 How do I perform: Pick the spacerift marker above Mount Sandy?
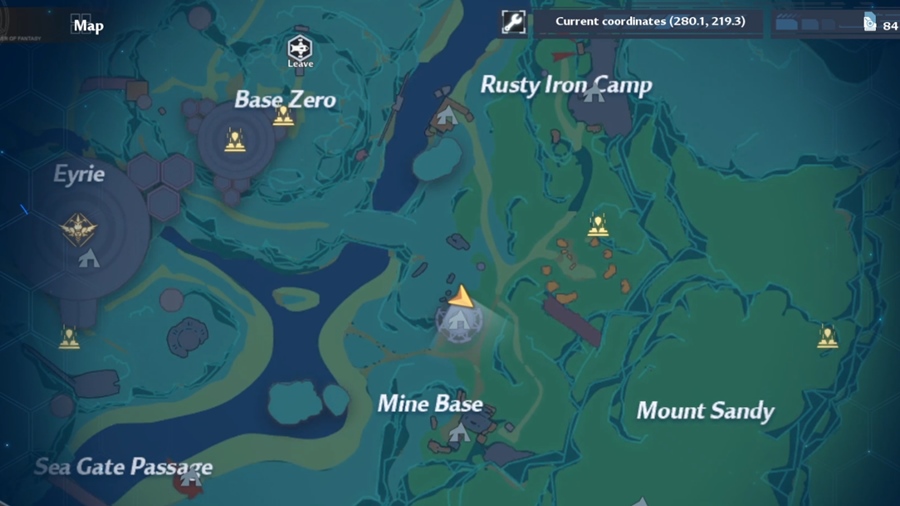click(827, 337)
